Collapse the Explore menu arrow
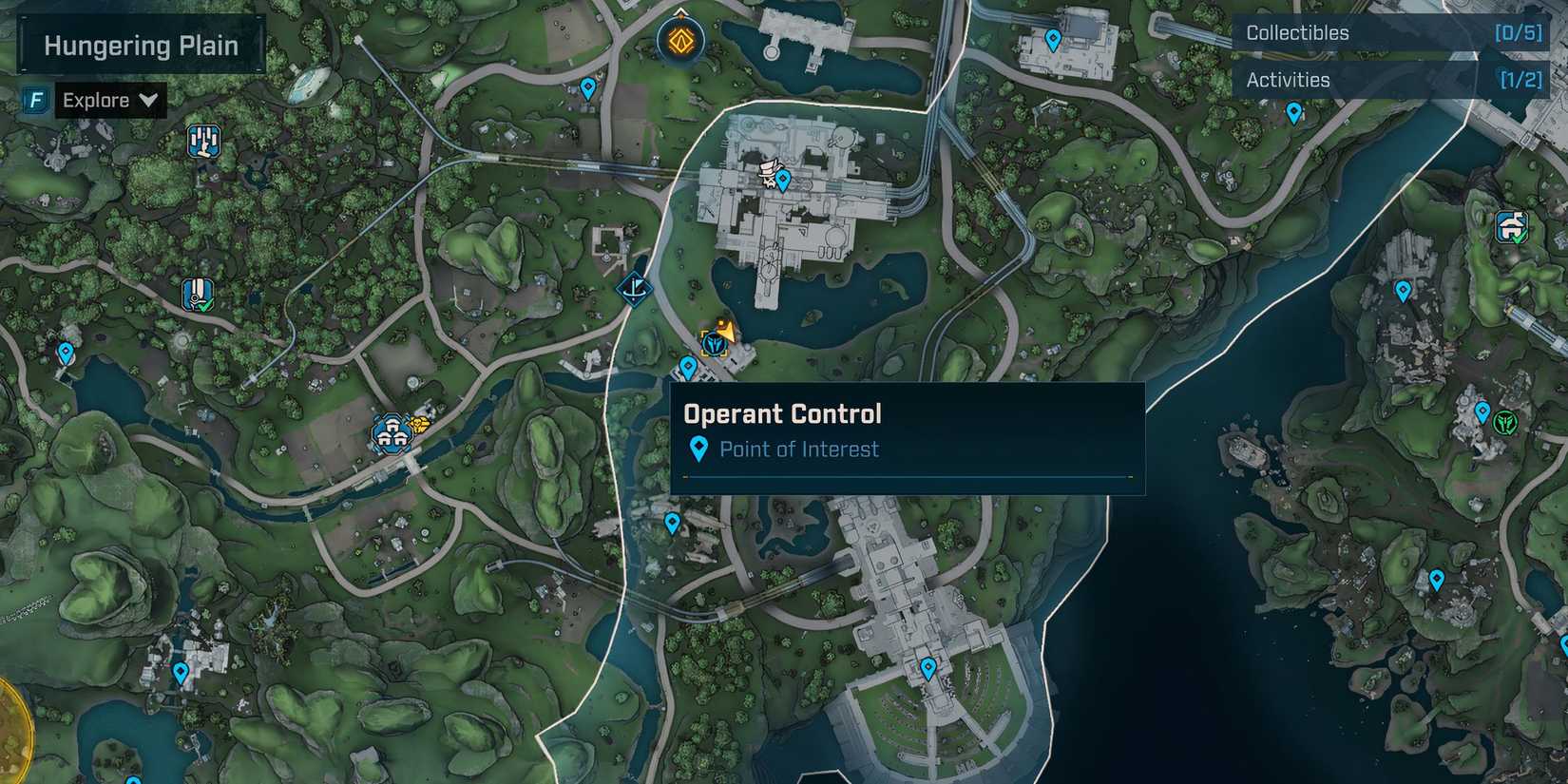This screenshot has width=1568, height=784. [148, 100]
